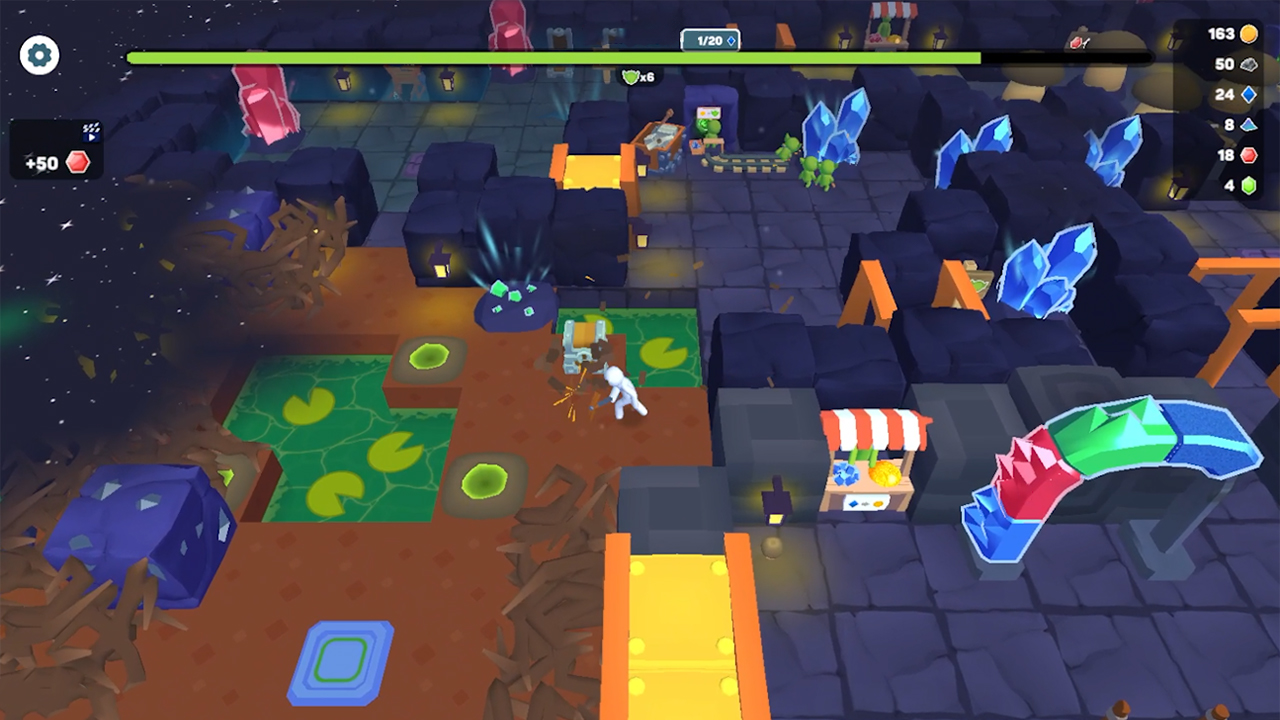
Task: Click the blue pyramid gem counter icon
Action: coord(1249,126)
